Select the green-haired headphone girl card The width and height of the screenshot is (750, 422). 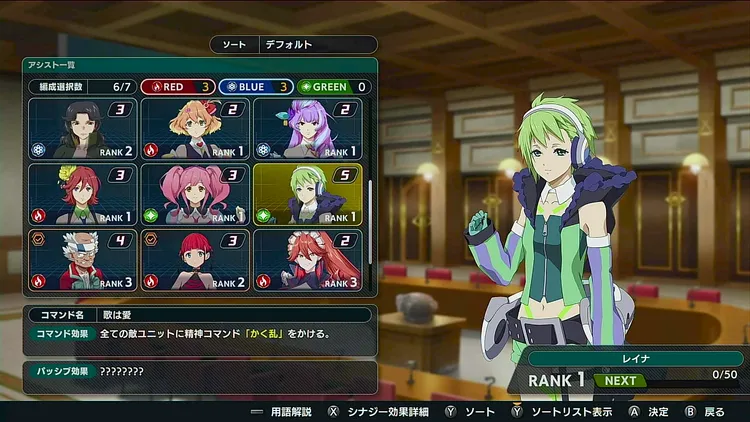pos(307,194)
